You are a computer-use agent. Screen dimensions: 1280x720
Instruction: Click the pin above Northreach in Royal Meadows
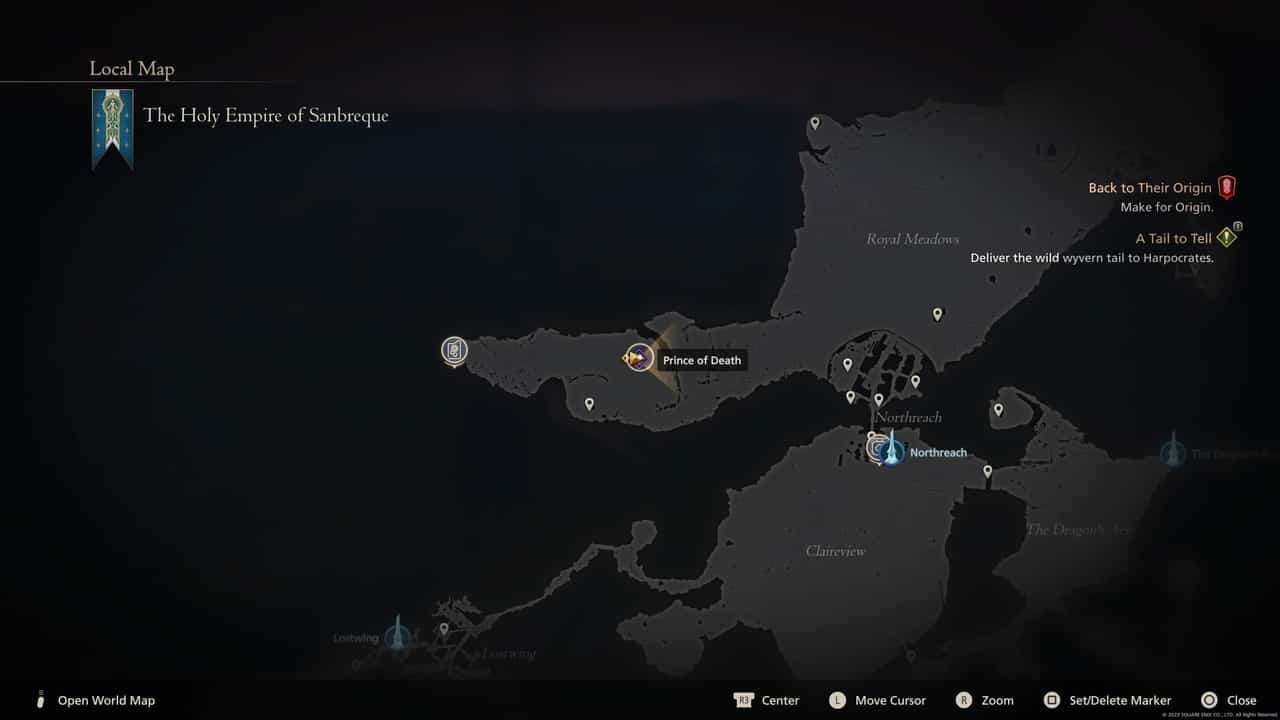(938, 313)
